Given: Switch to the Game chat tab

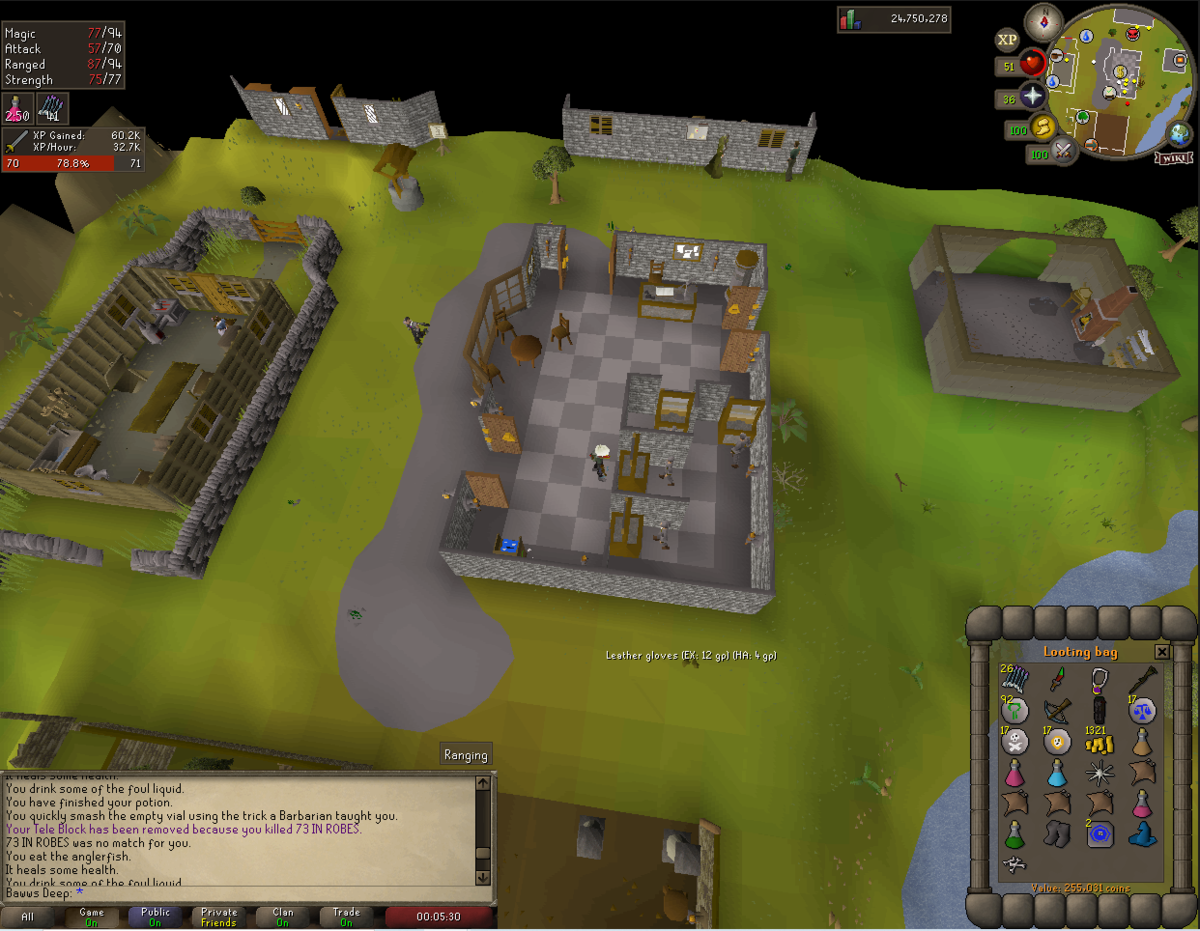Looking at the screenshot, I should click(91, 917).
